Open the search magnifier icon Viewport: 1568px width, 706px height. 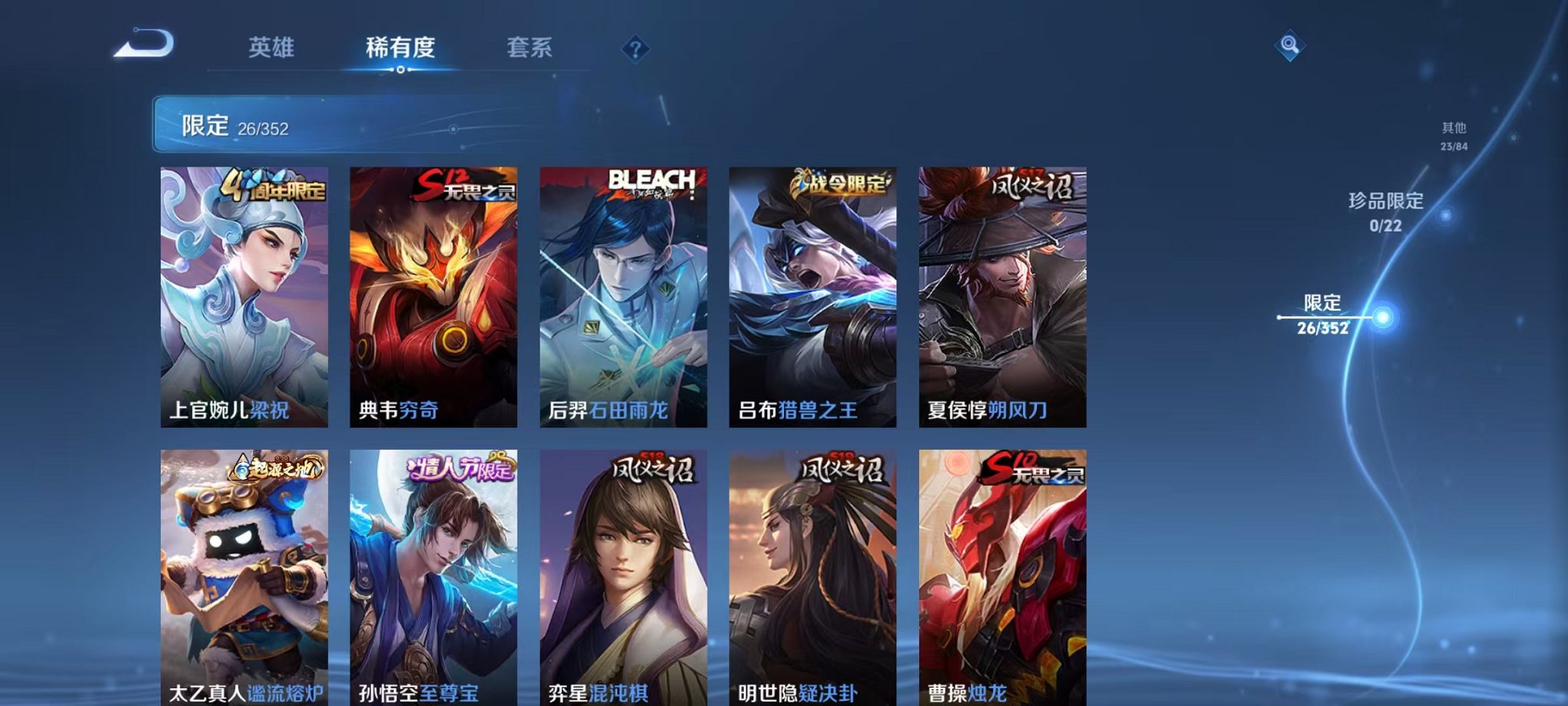pyautogui.click(x=1290, y=45)
